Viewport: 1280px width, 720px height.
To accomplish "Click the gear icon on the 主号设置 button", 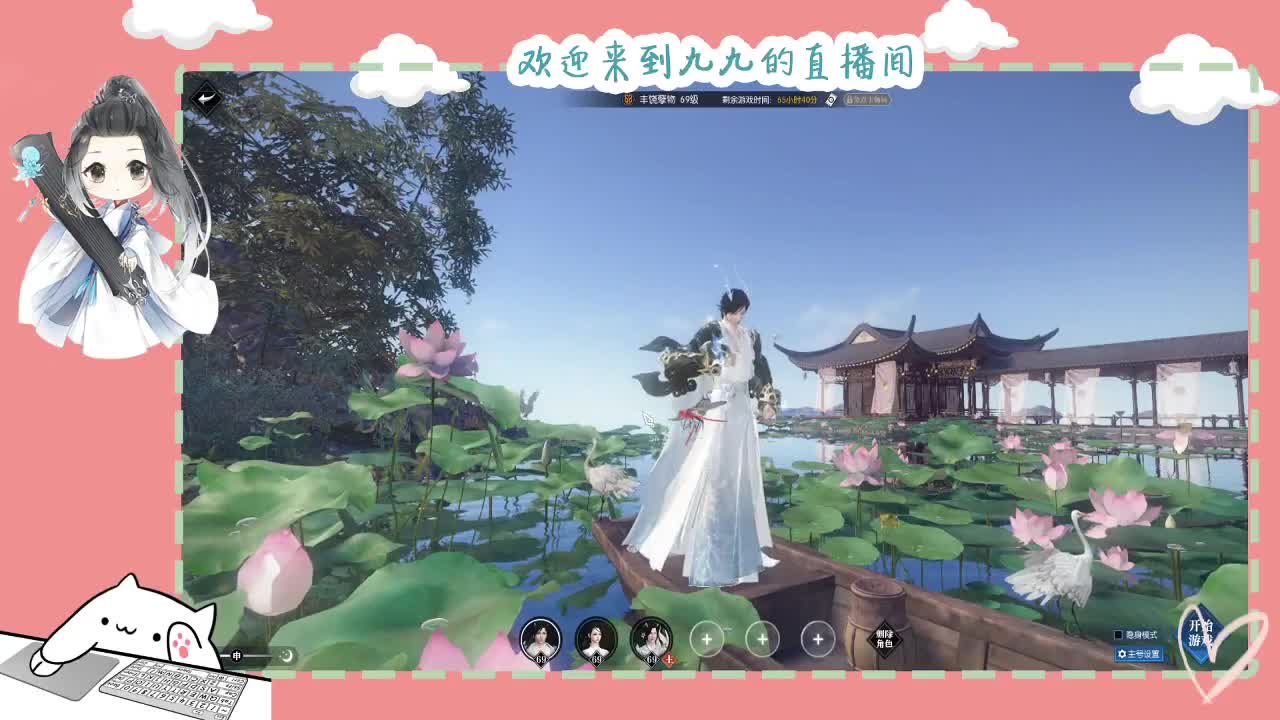I will (x=1122, y=653).
